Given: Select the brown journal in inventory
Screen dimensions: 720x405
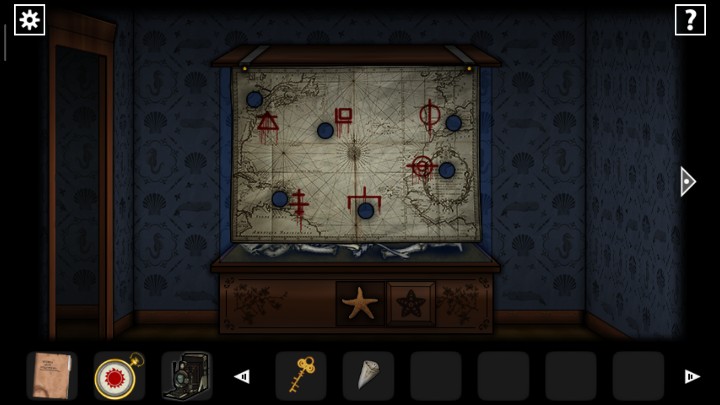Looking at the screenshot, I should [x=51, y=376].
